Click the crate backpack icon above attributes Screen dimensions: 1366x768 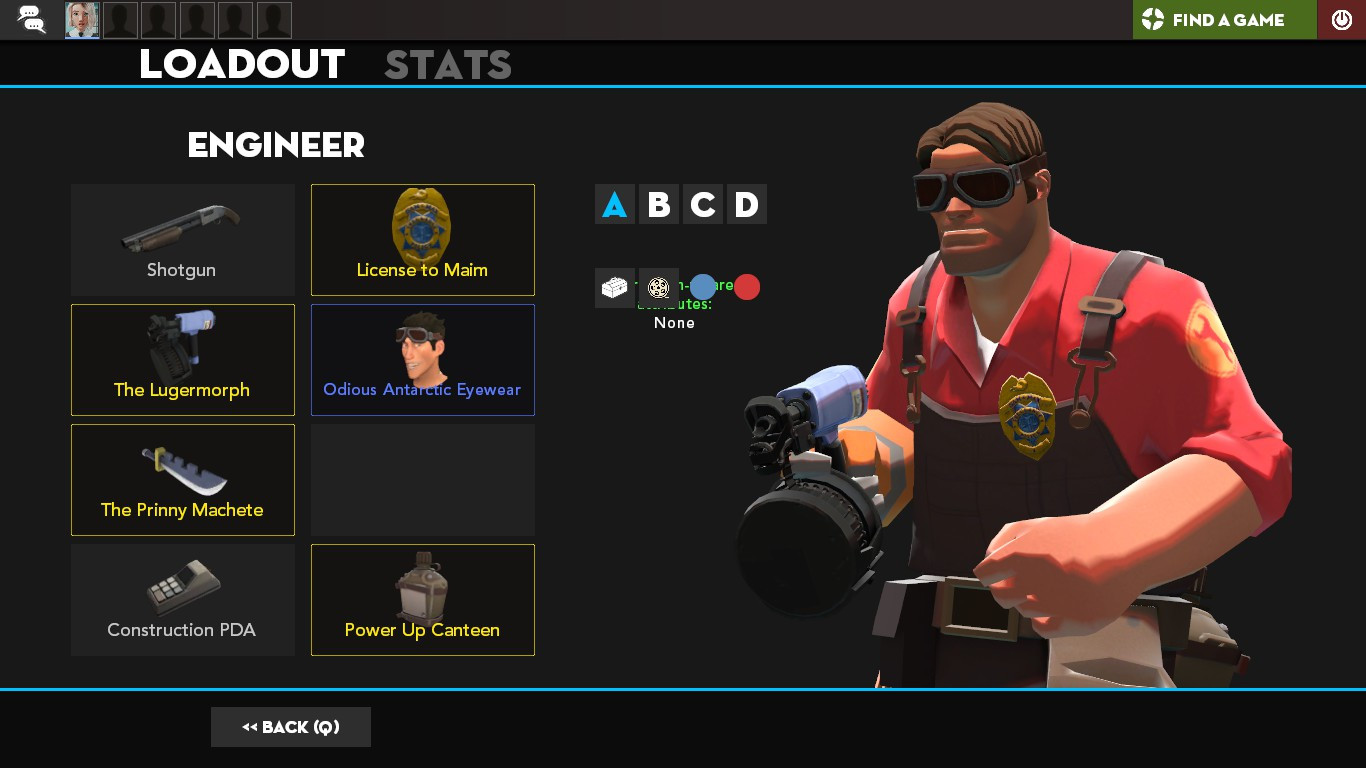(614, 288)
